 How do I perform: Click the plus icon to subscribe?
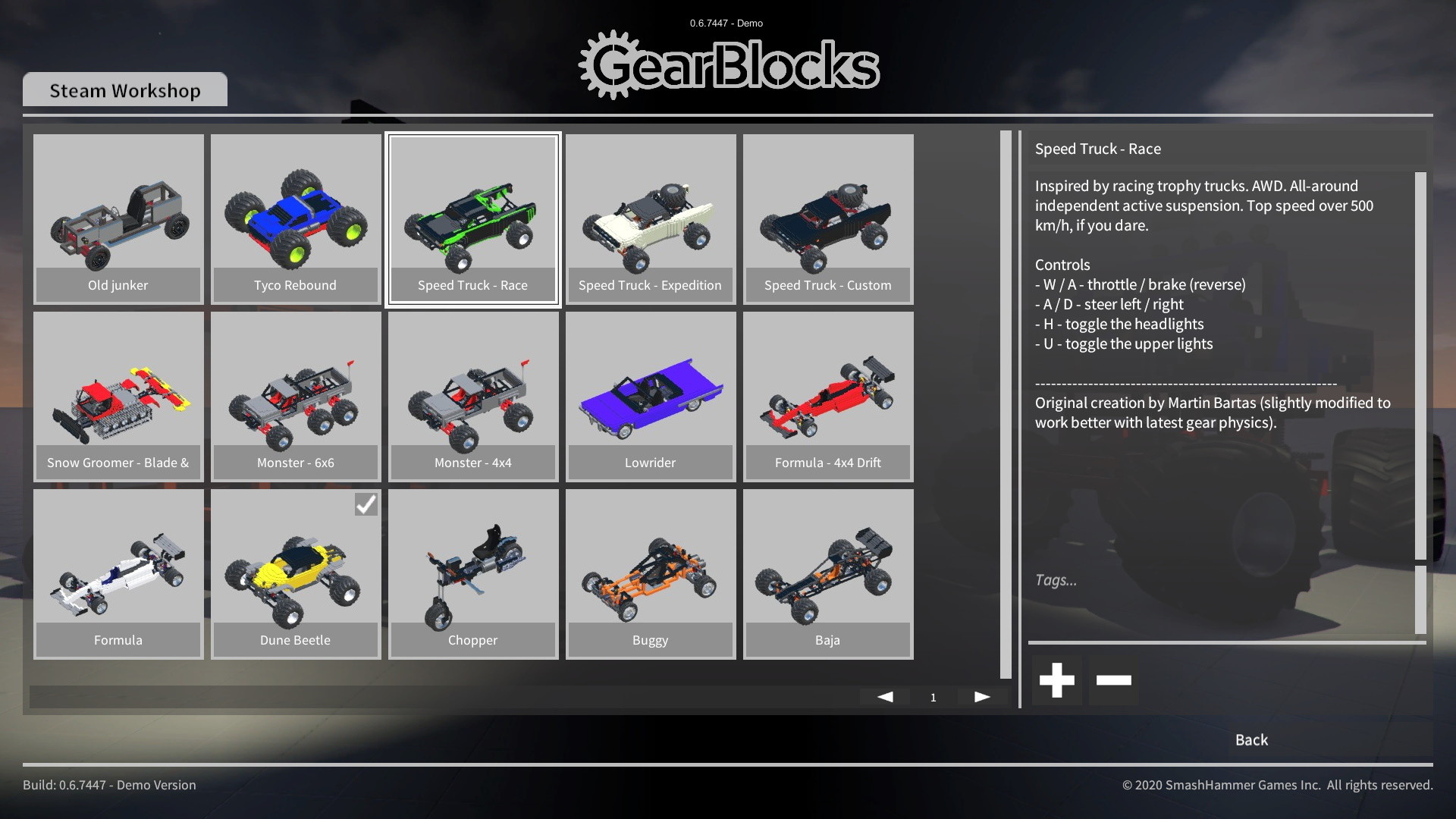point(1056,679)
